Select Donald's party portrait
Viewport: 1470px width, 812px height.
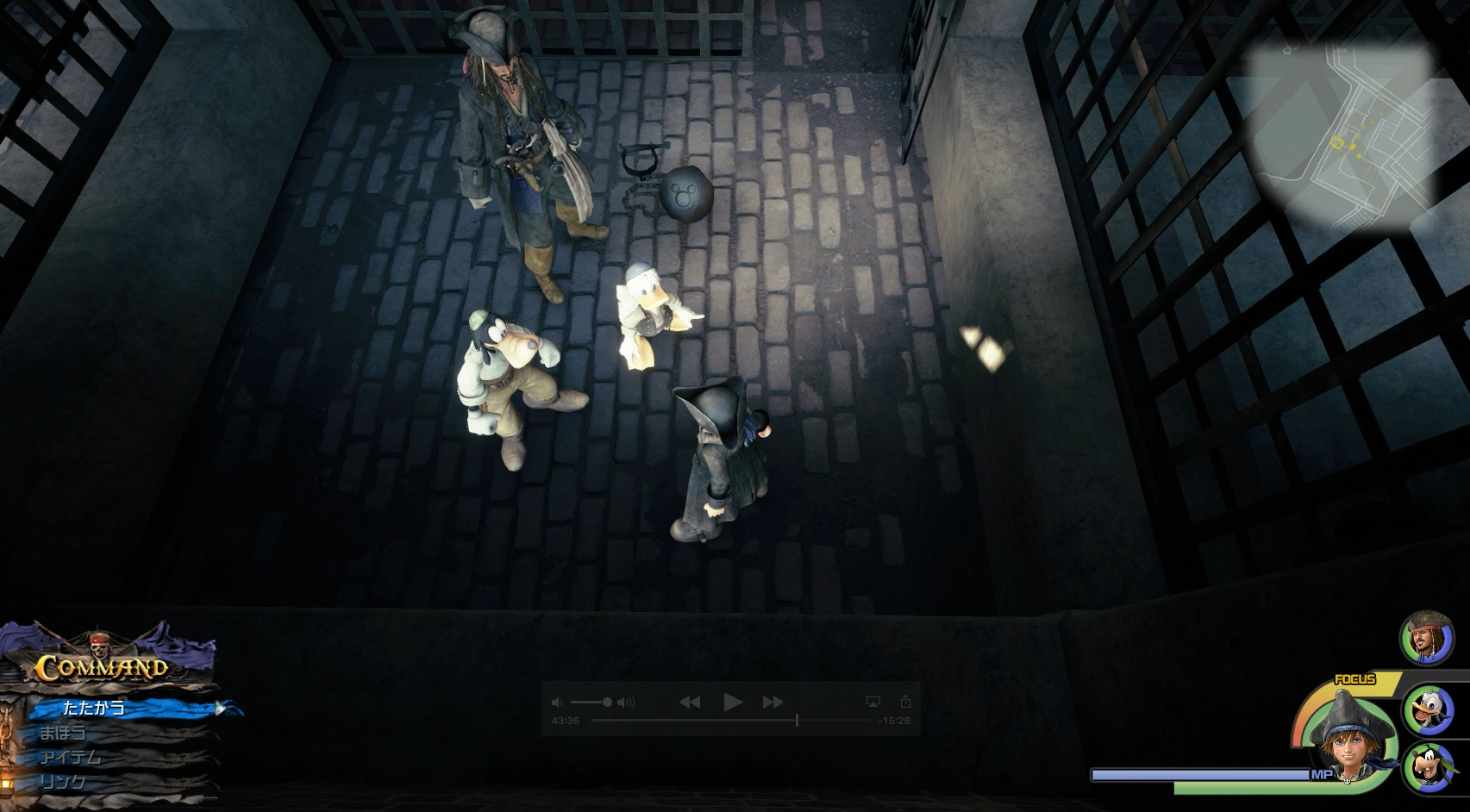coord(1429,711)
